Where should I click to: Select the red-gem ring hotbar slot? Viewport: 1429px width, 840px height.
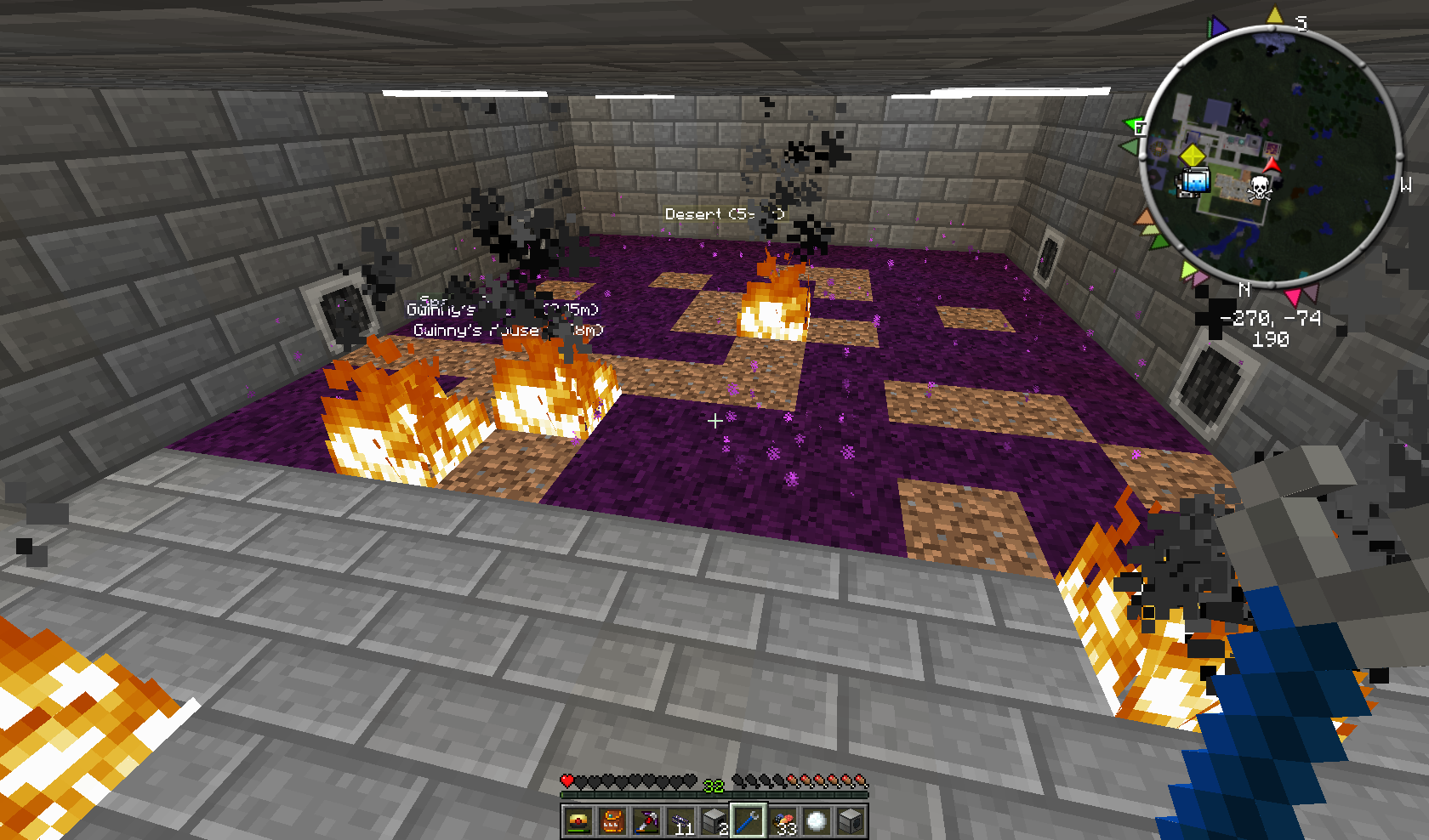tap(578, 821)
